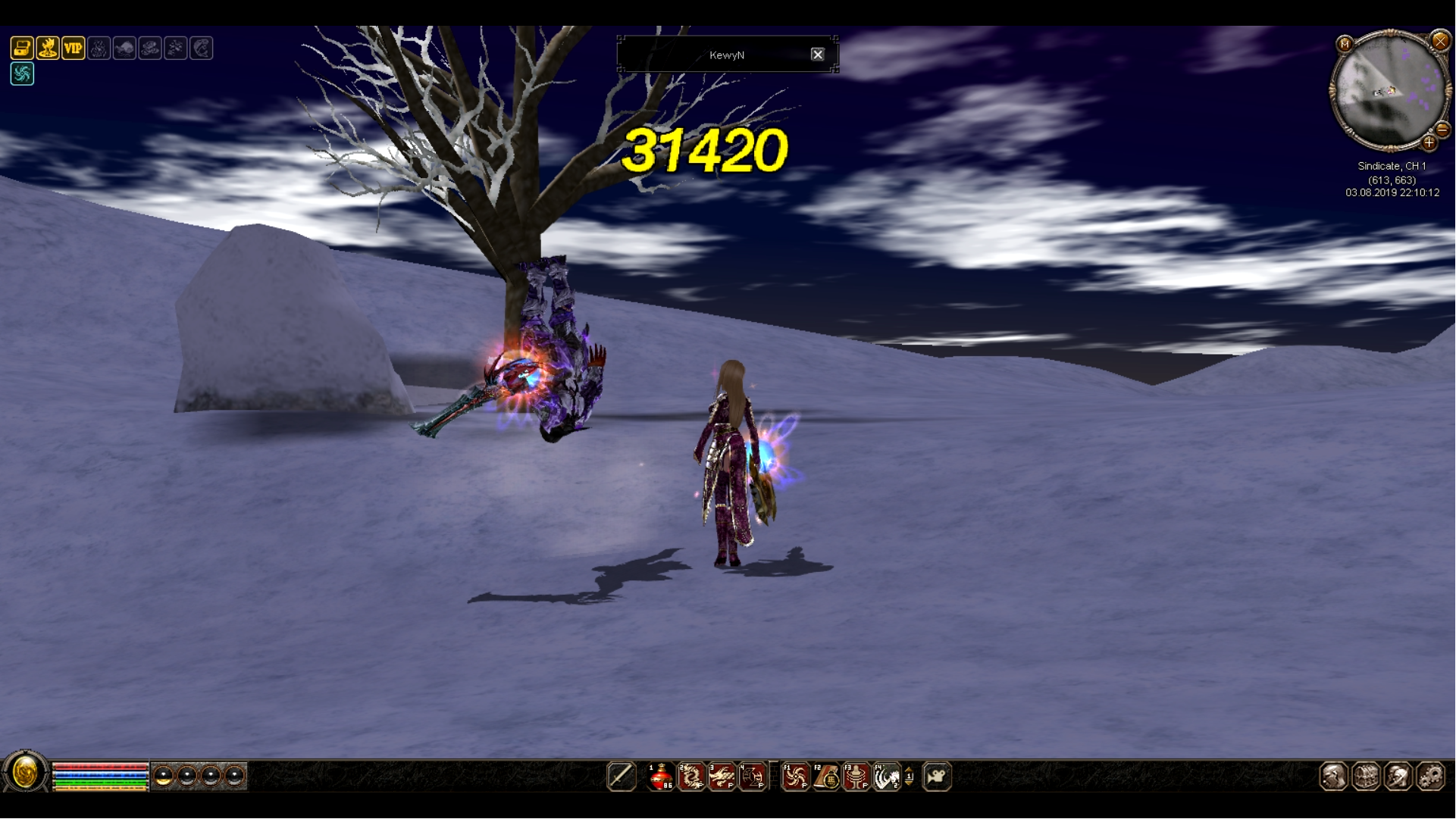The height and width of the screenshot is (819, 1456).
Task: Activate the coiled dragon skill in slot 2
Action: point(691,777)
